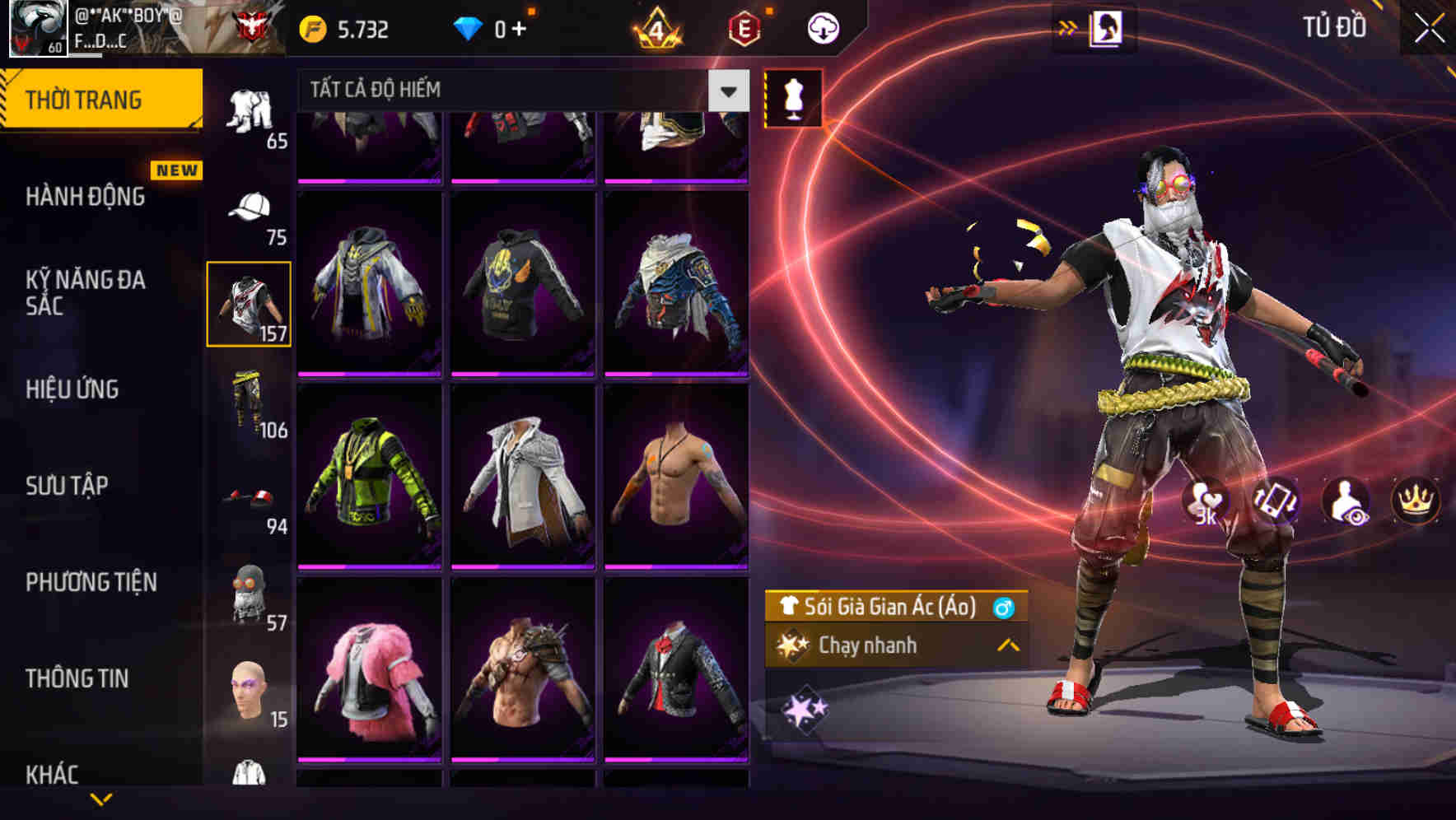Open the TẤT CẢ ĐỘ HIẾM rarity dropdown
This screenshot has width=1456, height=820.
tap(511, 92)
